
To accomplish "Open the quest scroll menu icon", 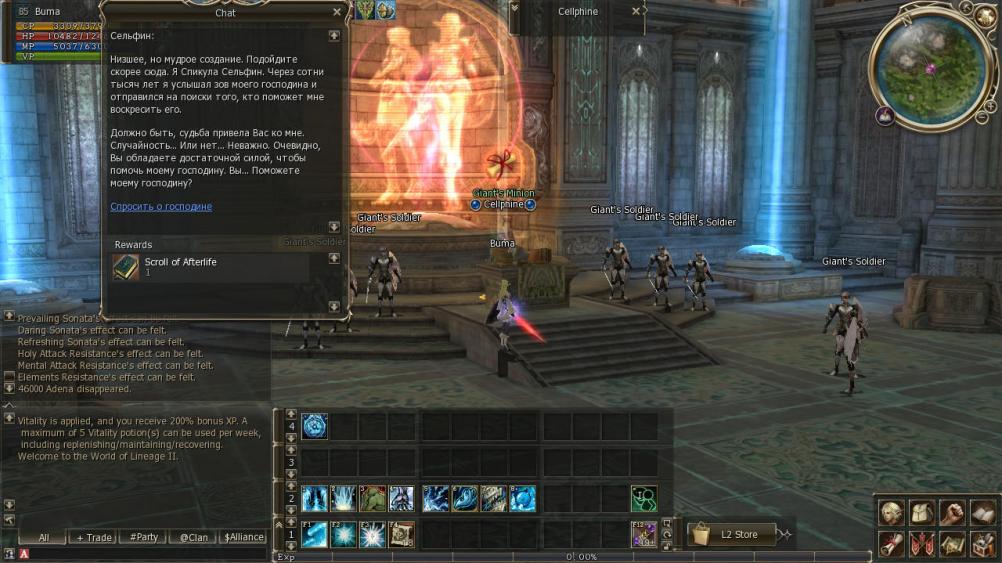I will (891, 544).
